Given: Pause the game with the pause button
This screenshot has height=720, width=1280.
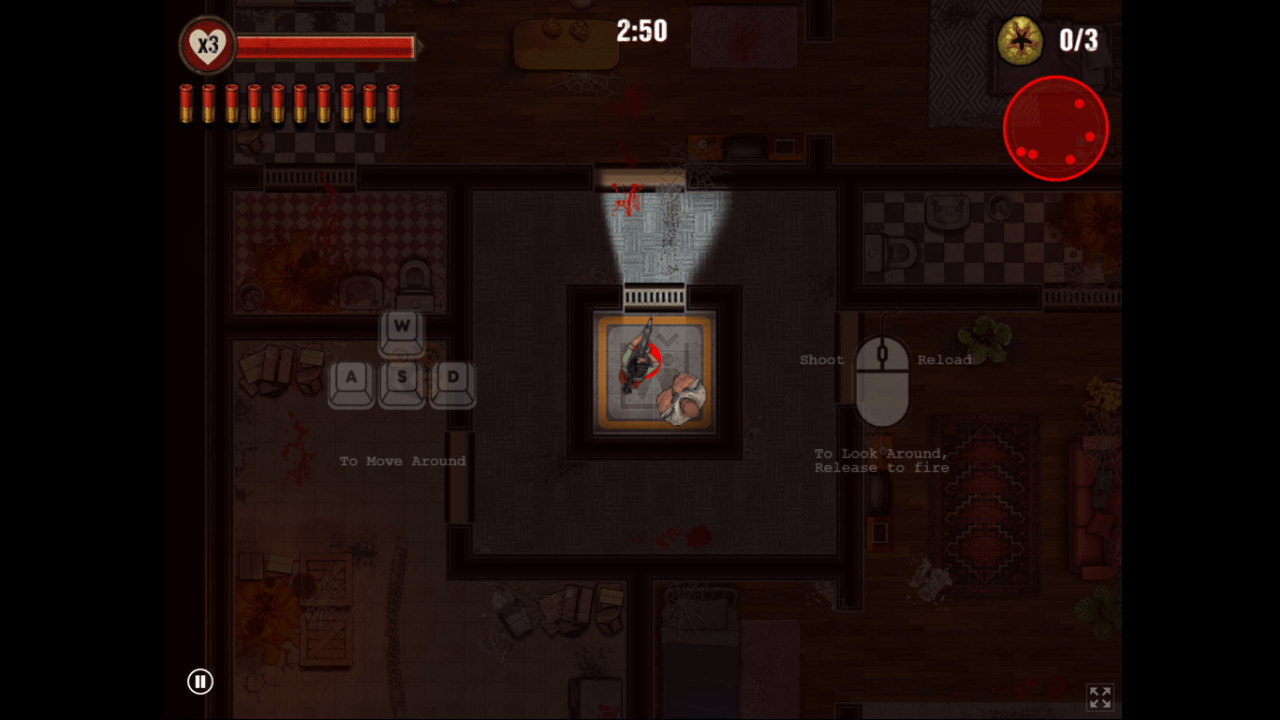Looking at the screenshot, I should click(x=200, y=682).
